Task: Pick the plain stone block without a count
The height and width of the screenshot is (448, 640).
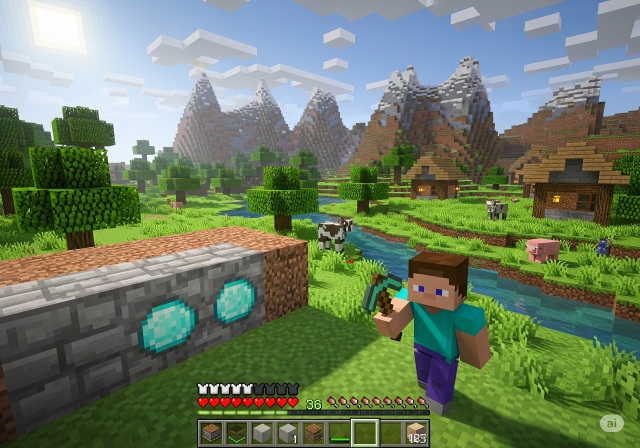Action: coord(262,432)
